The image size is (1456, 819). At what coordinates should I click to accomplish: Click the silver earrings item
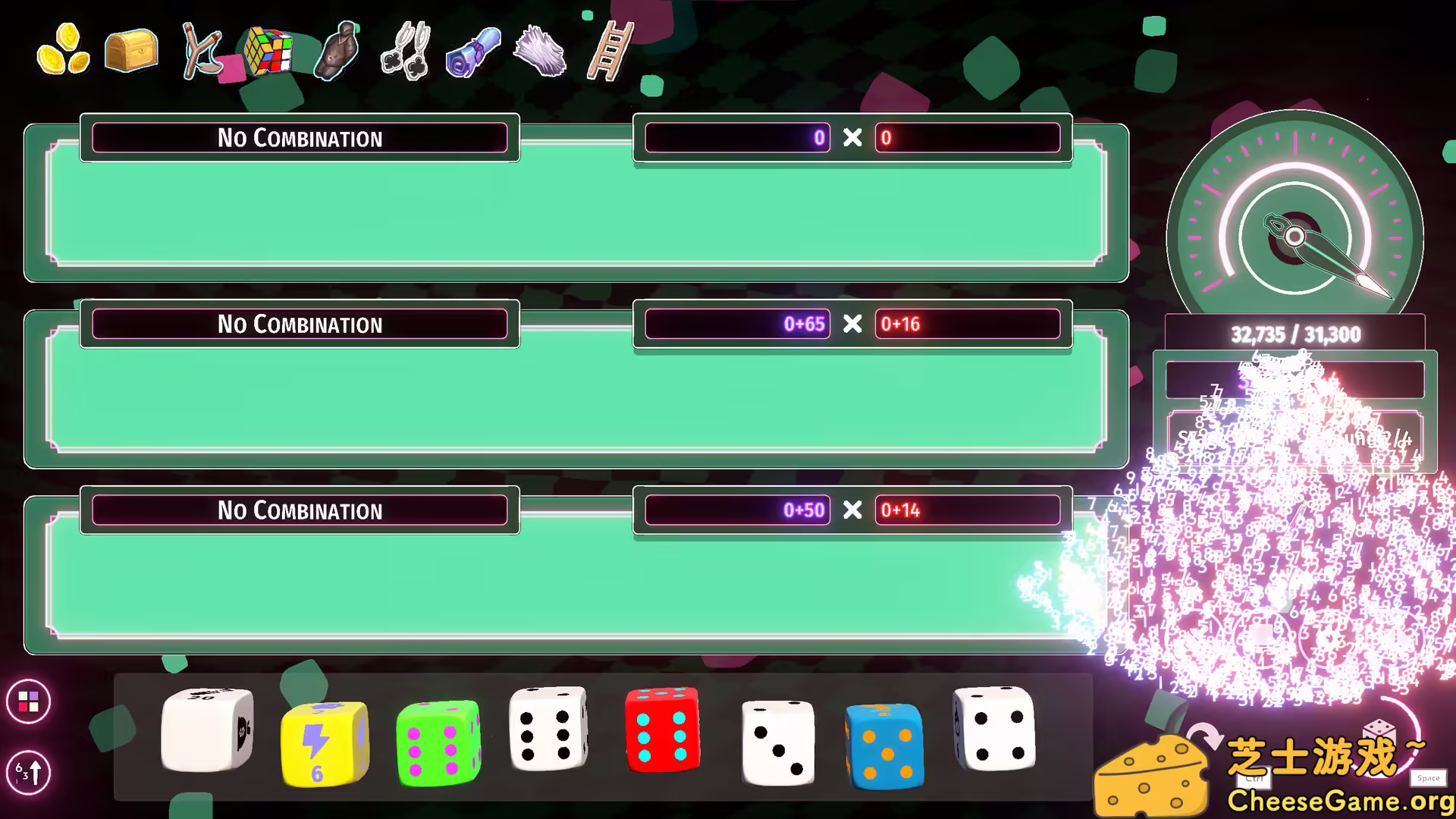[x=406, y=52]
